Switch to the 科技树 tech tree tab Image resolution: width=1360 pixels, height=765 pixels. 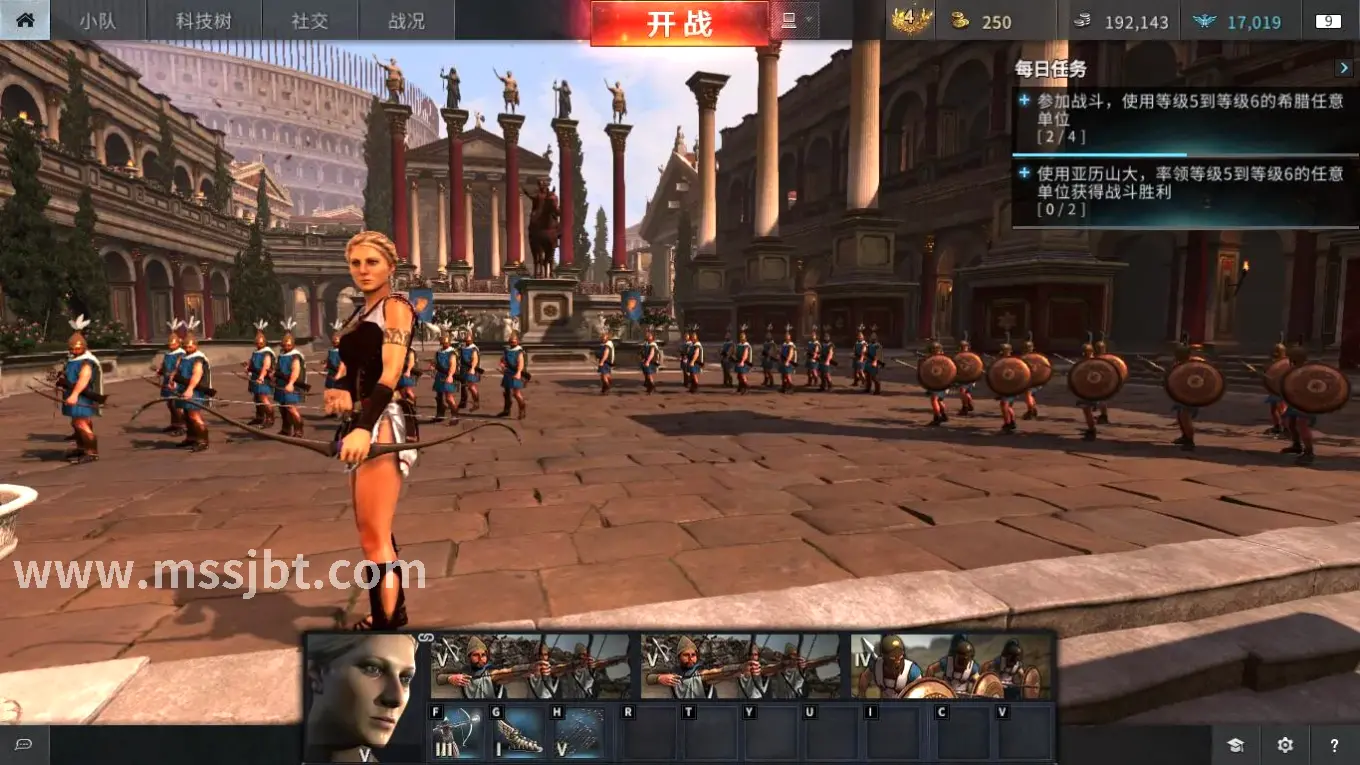coord(204,21)
